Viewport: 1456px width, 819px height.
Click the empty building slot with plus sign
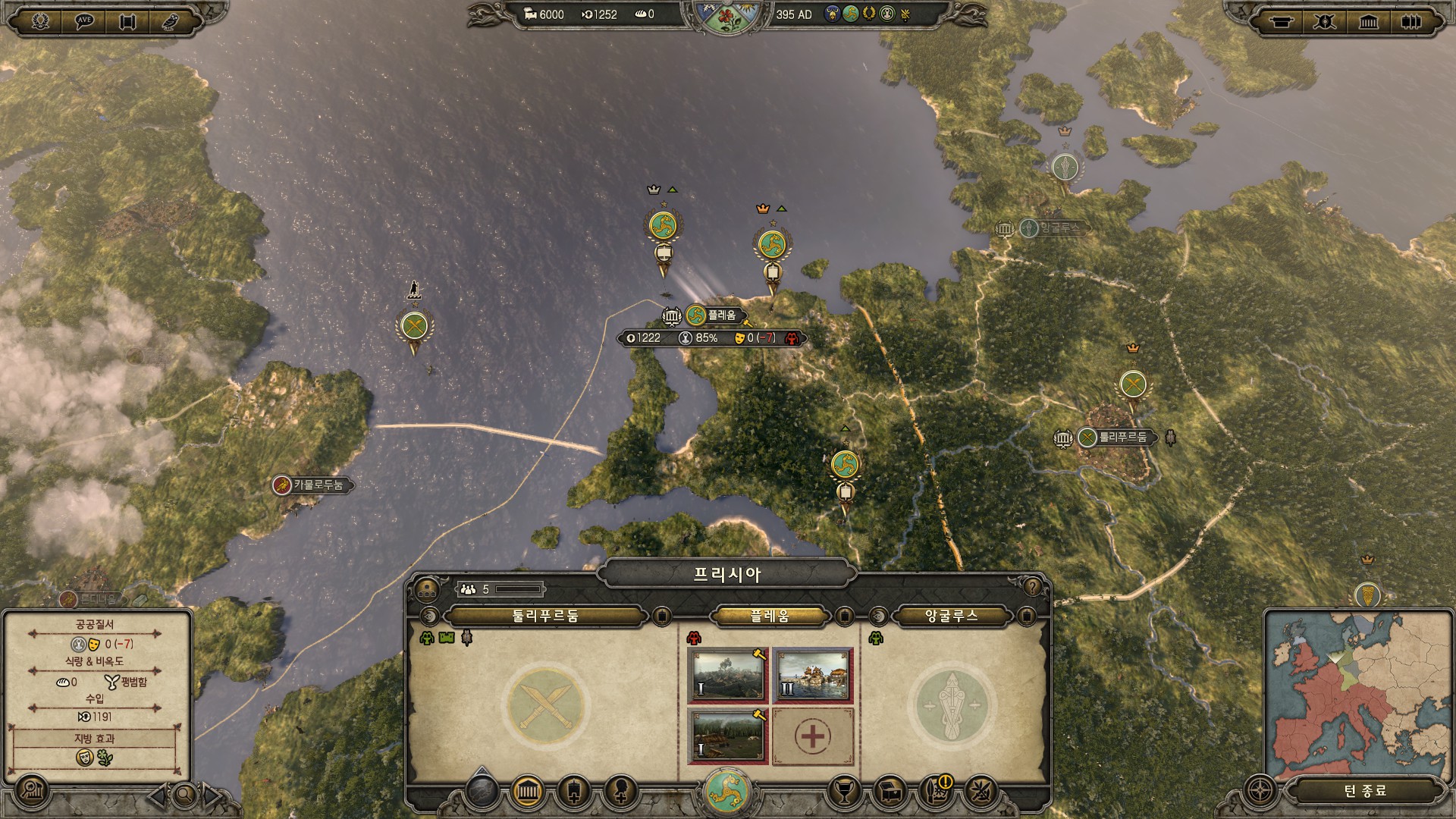812,736
